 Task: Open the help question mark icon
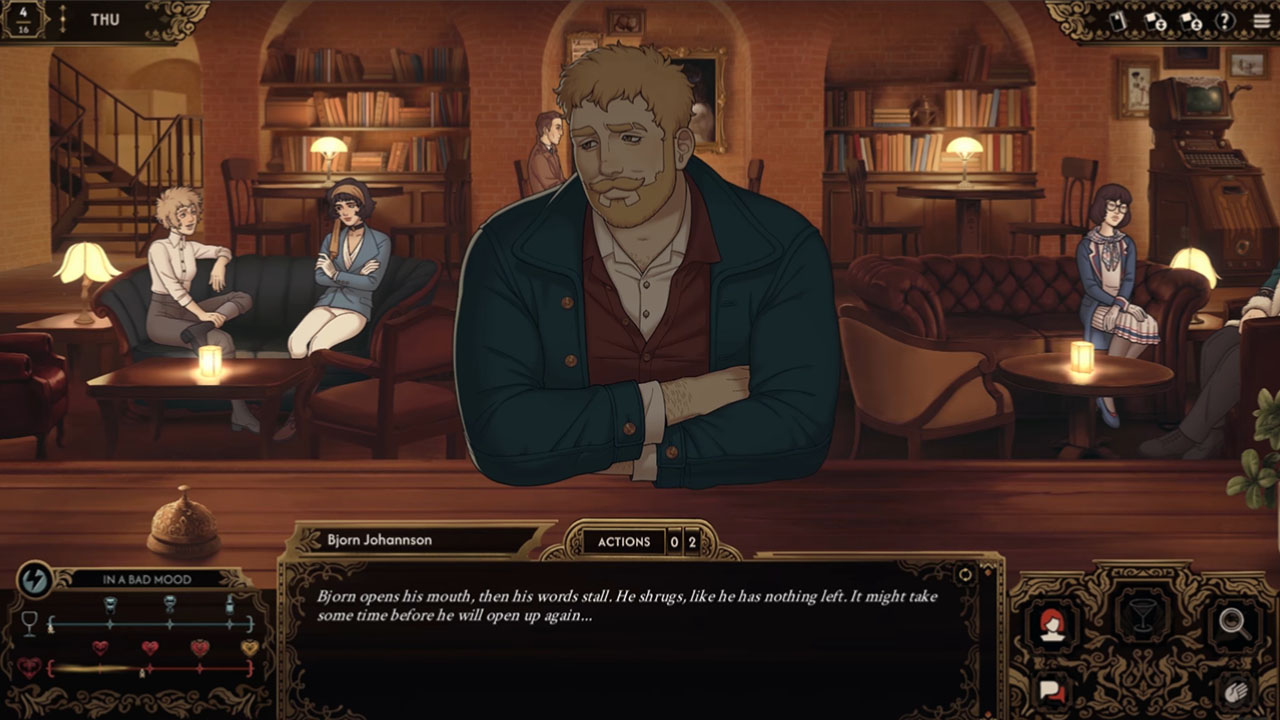coord(1225,20)
